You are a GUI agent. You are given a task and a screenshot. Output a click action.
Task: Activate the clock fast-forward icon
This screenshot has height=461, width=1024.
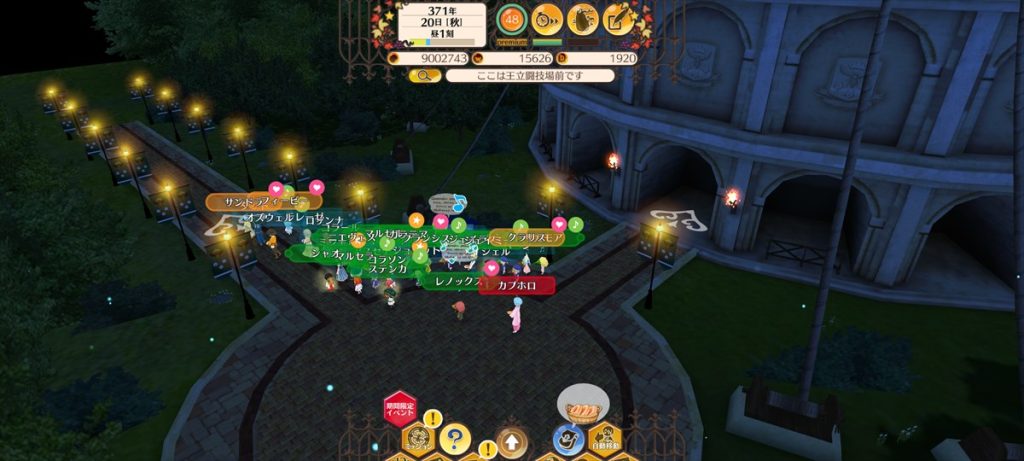click(546, 19)
